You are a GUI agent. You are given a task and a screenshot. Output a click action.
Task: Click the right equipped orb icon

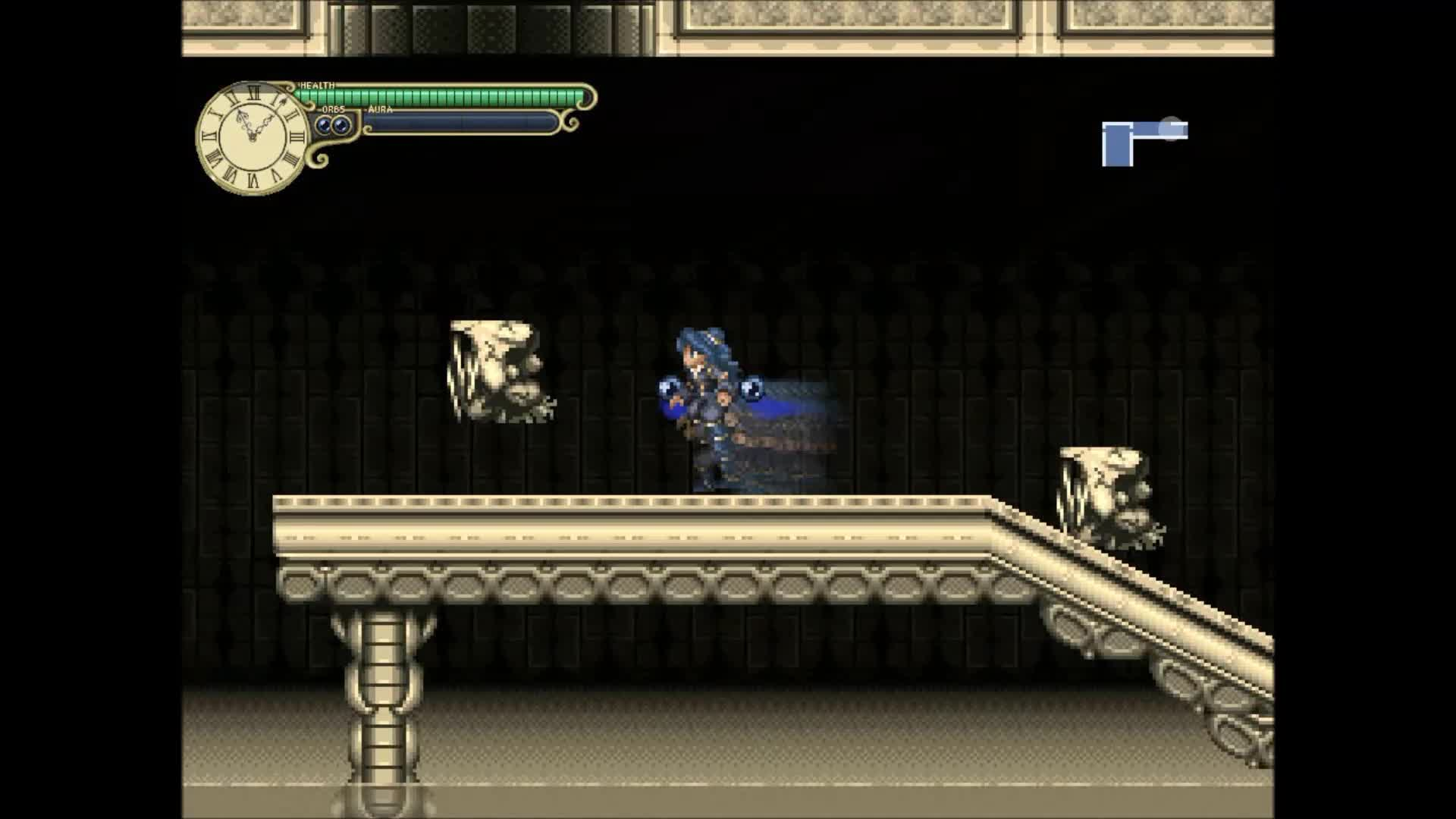tap(340, 126)
